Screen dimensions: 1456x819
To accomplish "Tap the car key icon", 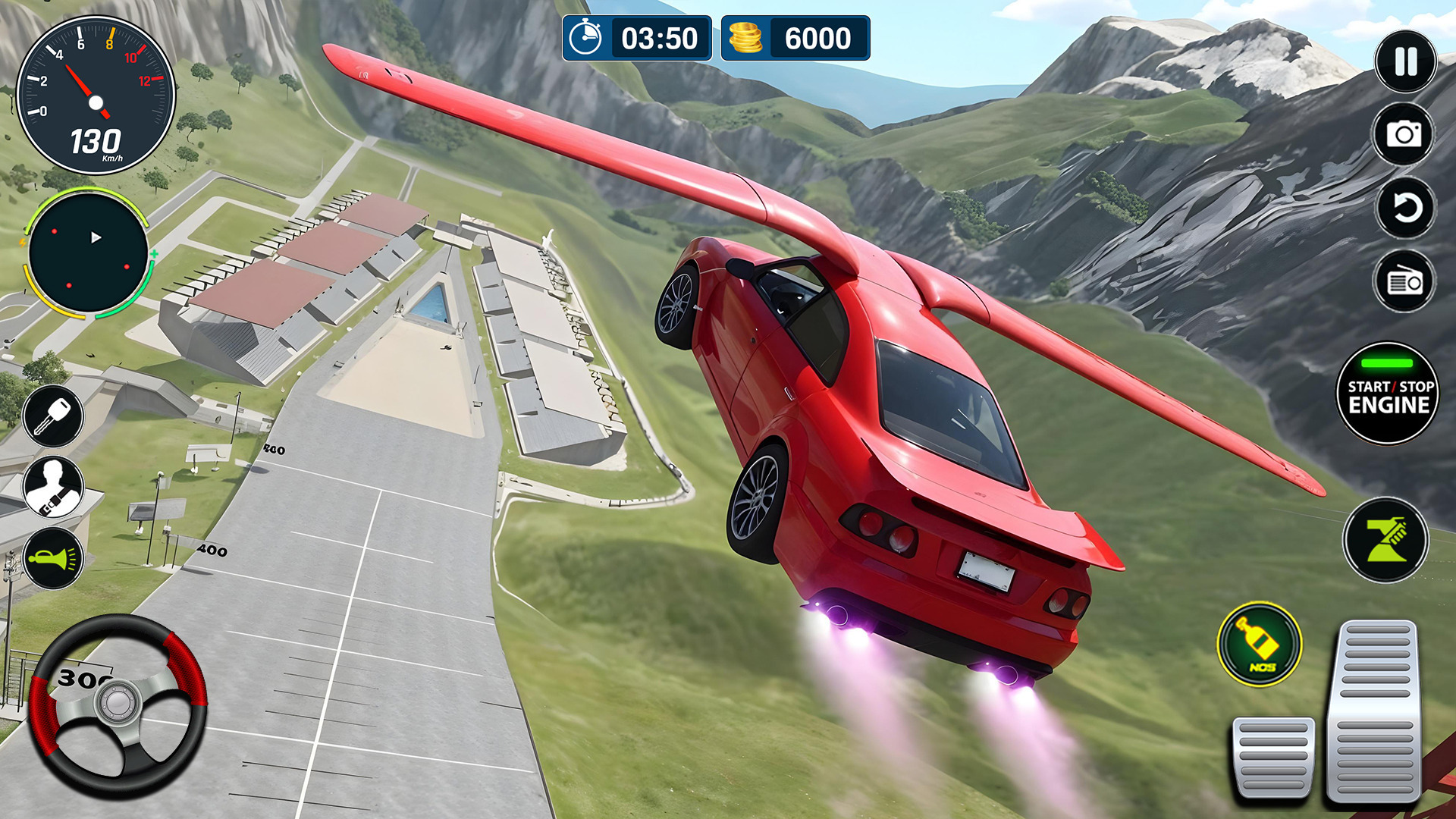I will 53,416.
